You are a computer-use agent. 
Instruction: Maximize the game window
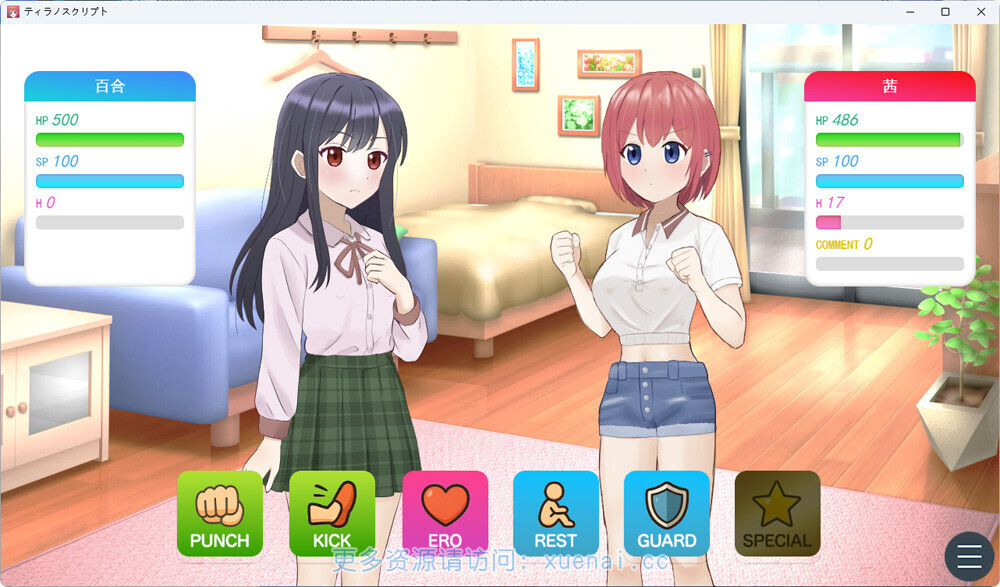tap(945, 11)
